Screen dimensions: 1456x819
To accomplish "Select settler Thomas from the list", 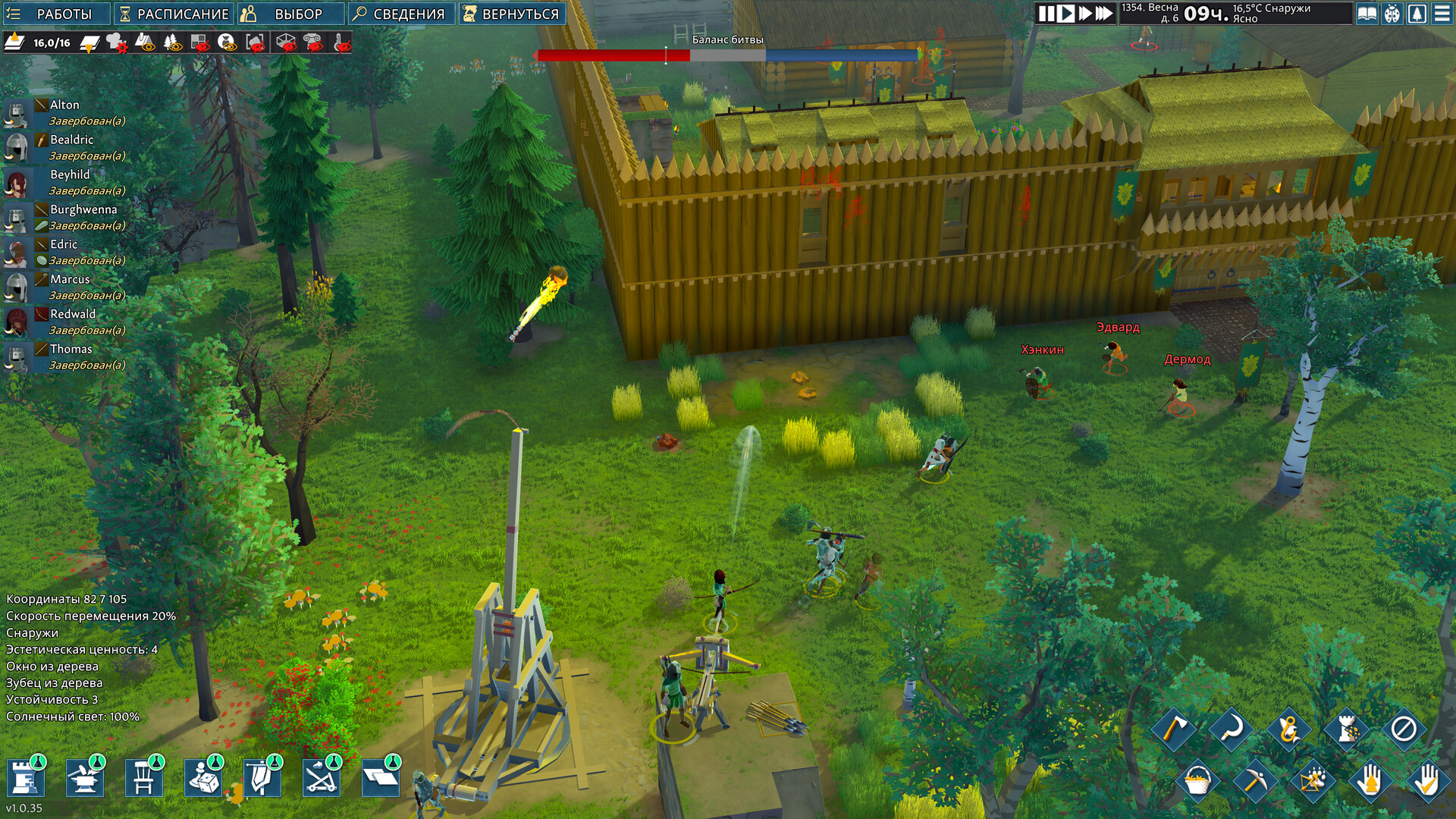I will pos(71,349).
